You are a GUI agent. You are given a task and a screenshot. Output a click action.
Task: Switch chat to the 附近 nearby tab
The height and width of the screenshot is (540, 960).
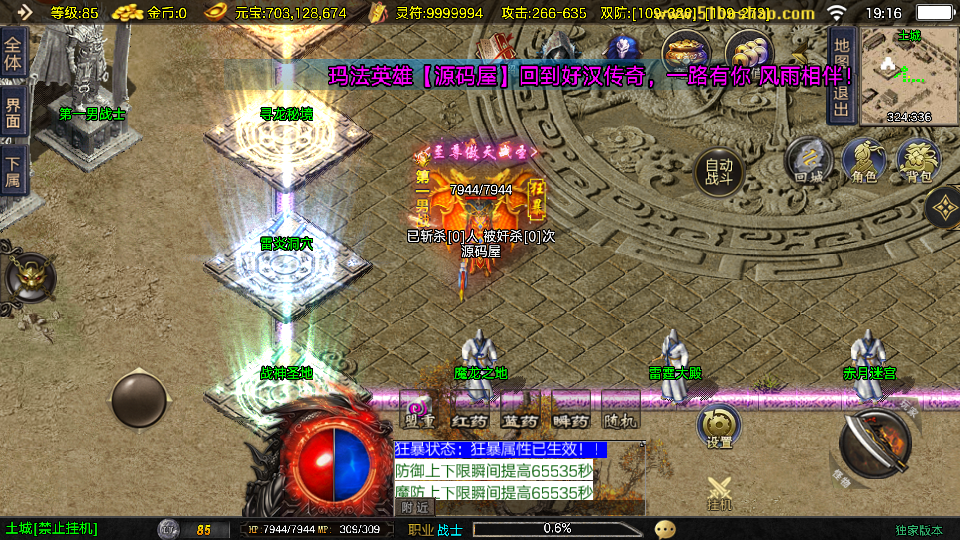pyautogui.click(x=416, y=507)
